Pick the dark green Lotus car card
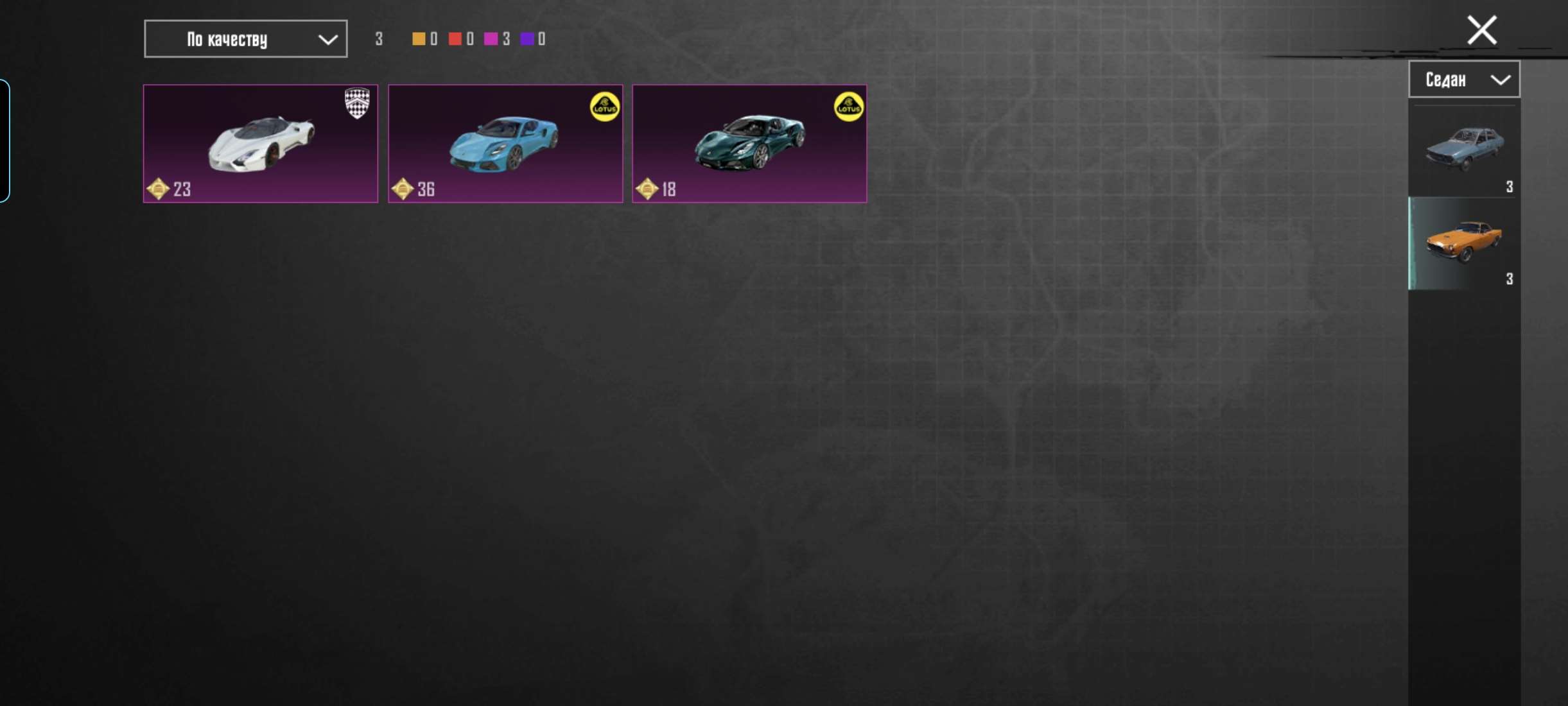 click(749, 144)
